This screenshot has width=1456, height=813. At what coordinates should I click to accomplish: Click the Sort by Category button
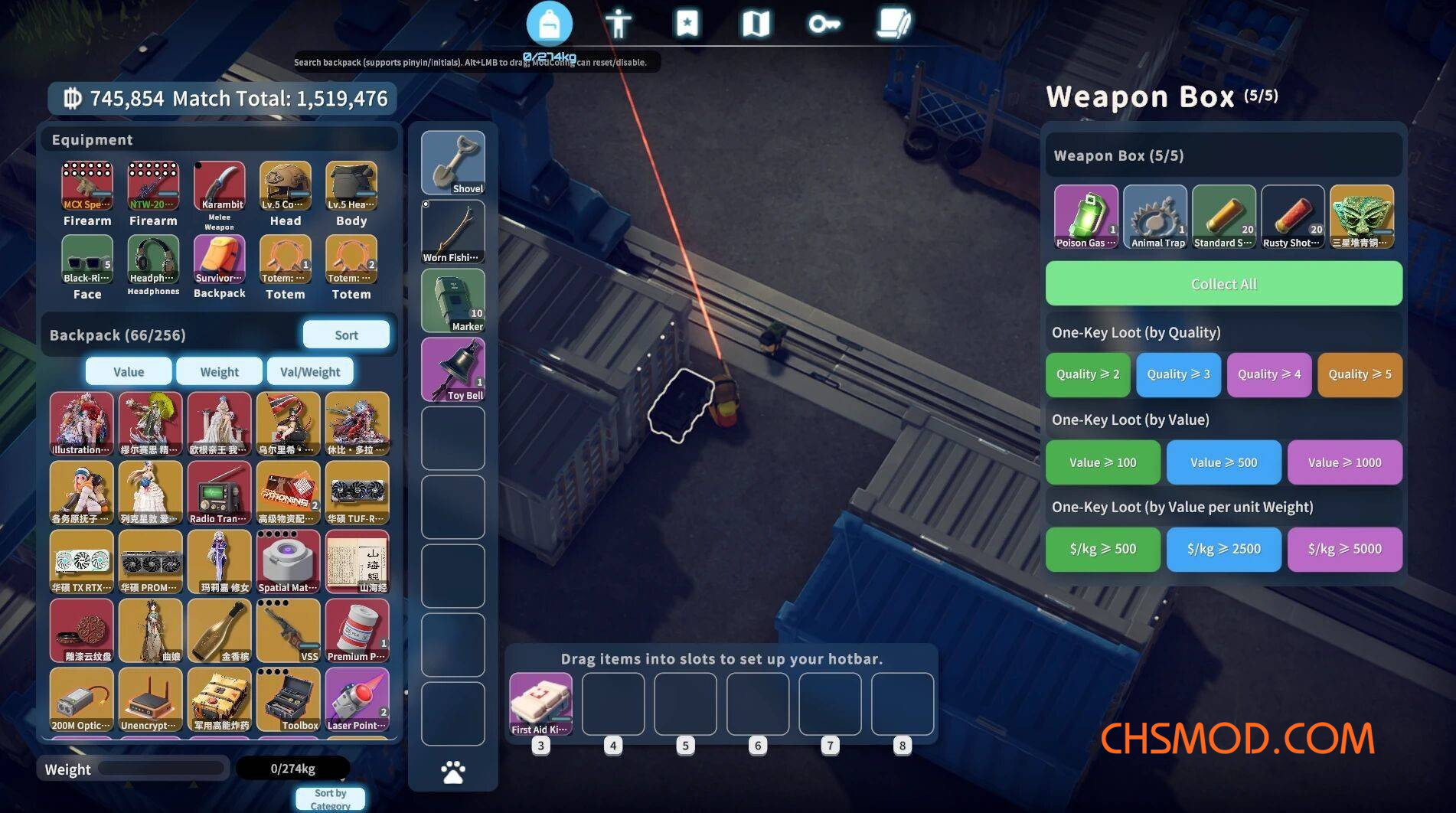point(330,798)
